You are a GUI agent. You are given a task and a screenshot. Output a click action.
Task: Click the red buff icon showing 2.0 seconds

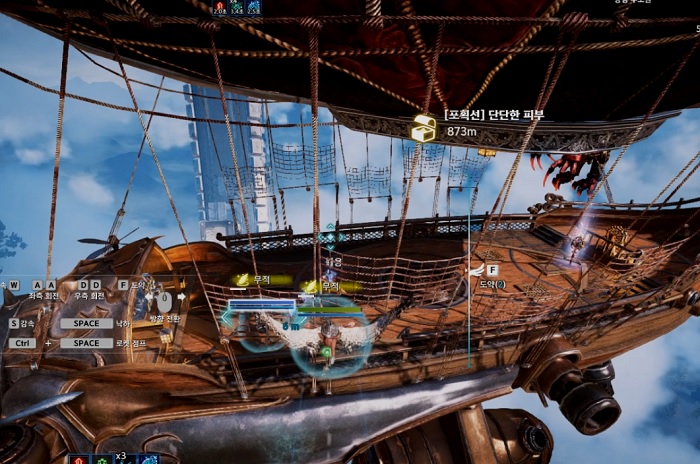click(220, 7)
